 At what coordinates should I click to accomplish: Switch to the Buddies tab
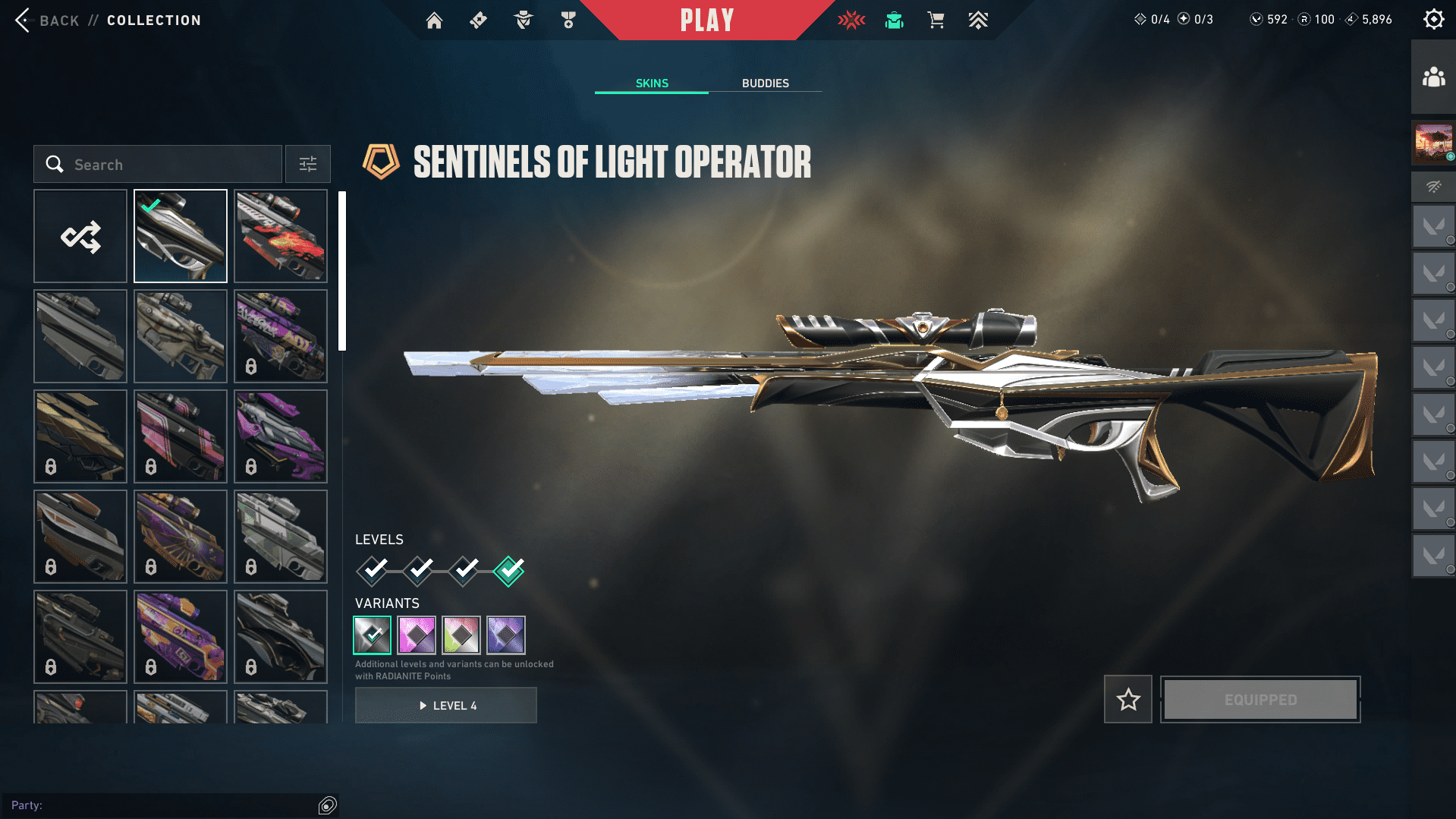pos(765,83)
